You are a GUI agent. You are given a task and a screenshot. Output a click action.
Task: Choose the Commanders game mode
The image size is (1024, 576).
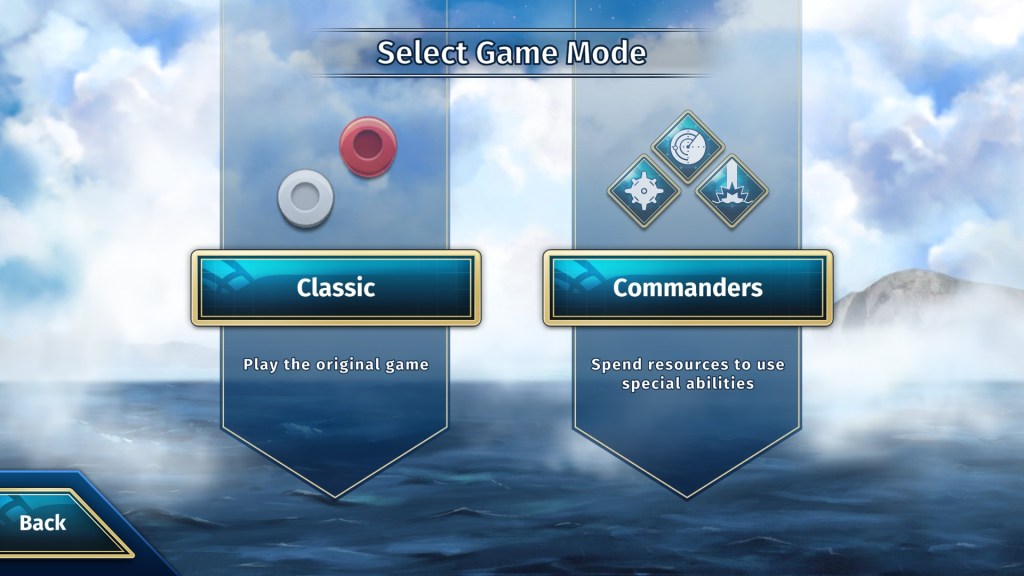[x=688, y=288]
